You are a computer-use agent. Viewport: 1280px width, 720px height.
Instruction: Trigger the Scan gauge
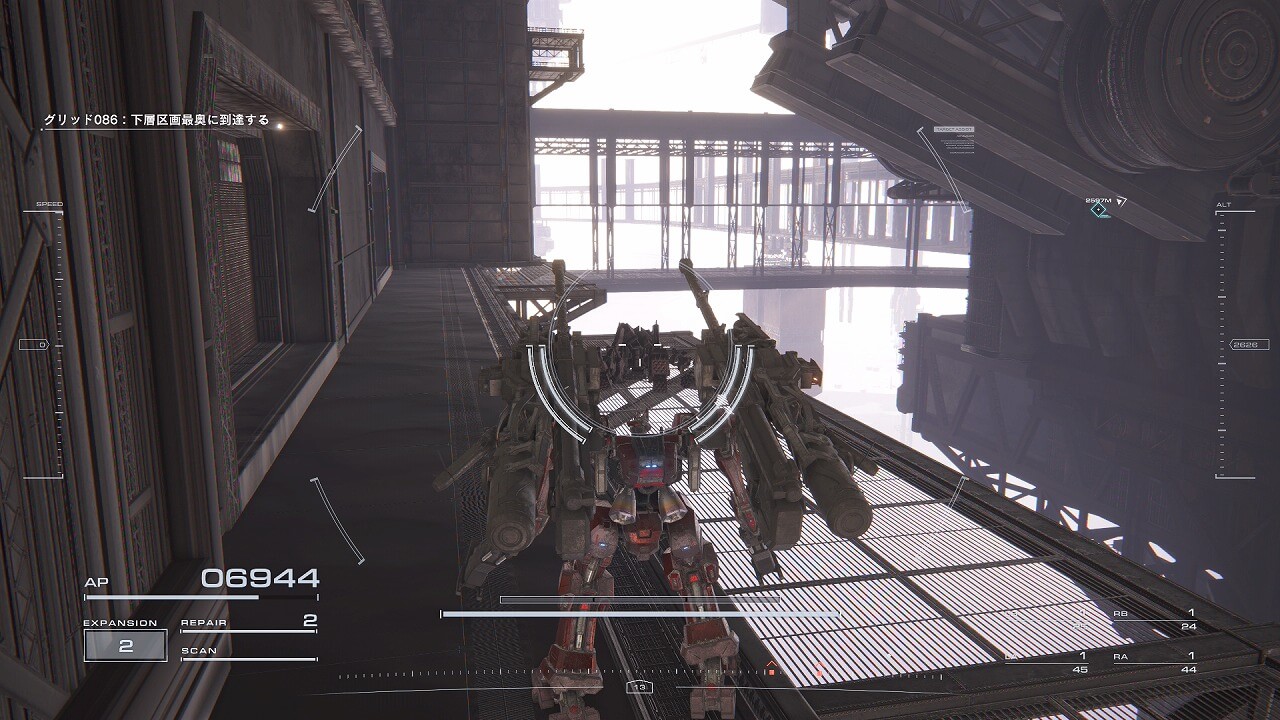coord(248,654)
